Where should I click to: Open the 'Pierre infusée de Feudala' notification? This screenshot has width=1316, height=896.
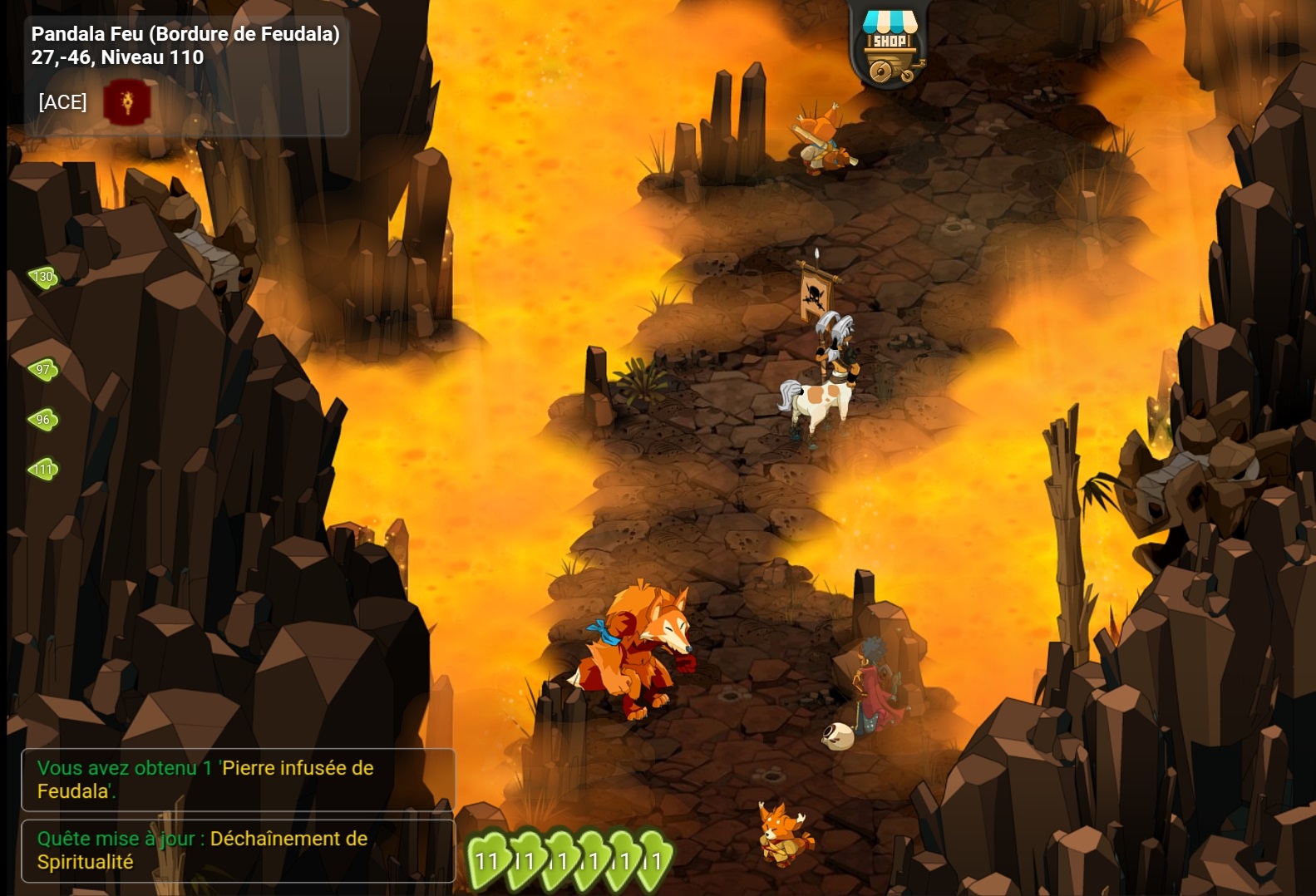(238, 780)
